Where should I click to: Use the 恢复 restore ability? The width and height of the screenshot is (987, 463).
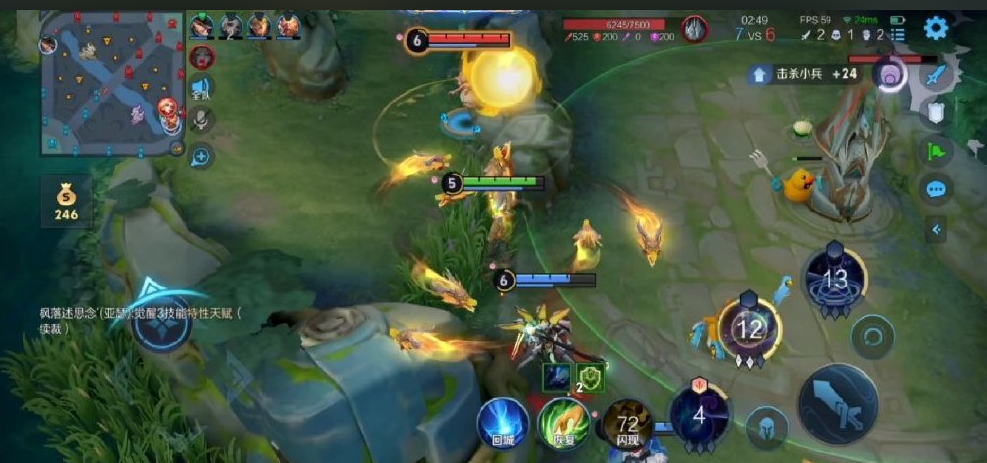coord(564,423)
